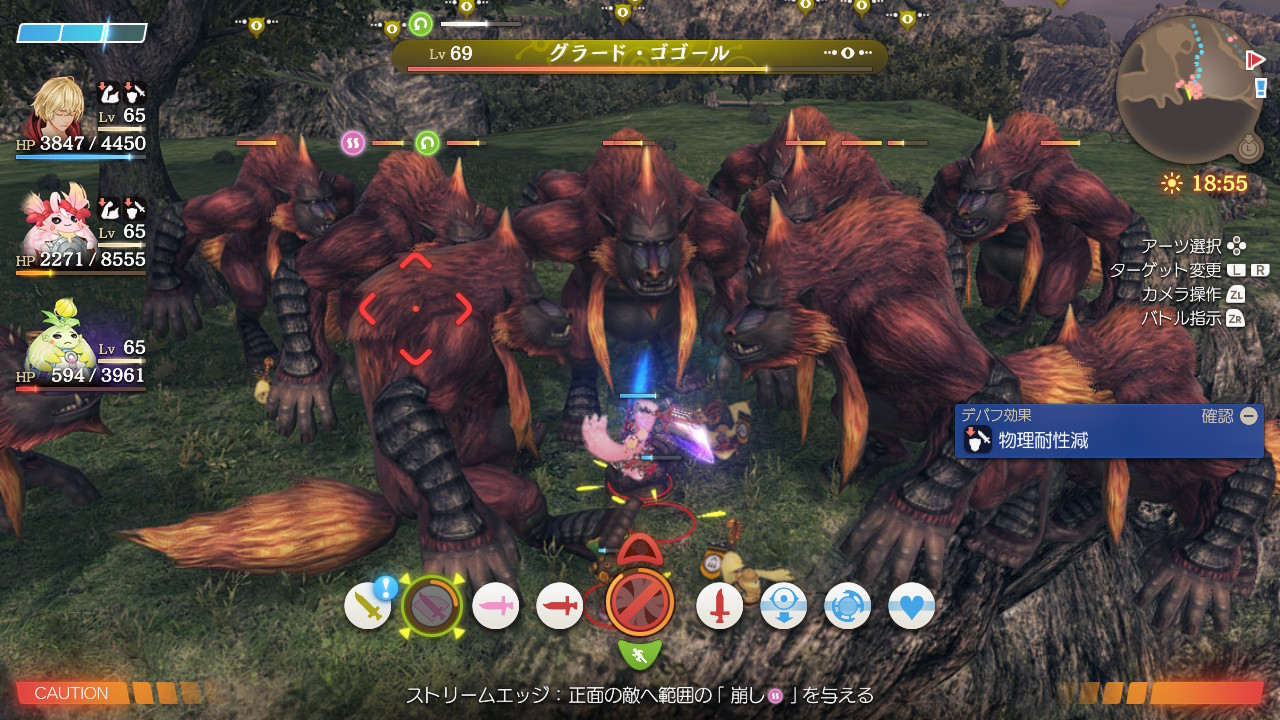This screenshot has width=1280, height=720.
Task: Click the clock icon below the minimap
Action: coord(1248,148)
